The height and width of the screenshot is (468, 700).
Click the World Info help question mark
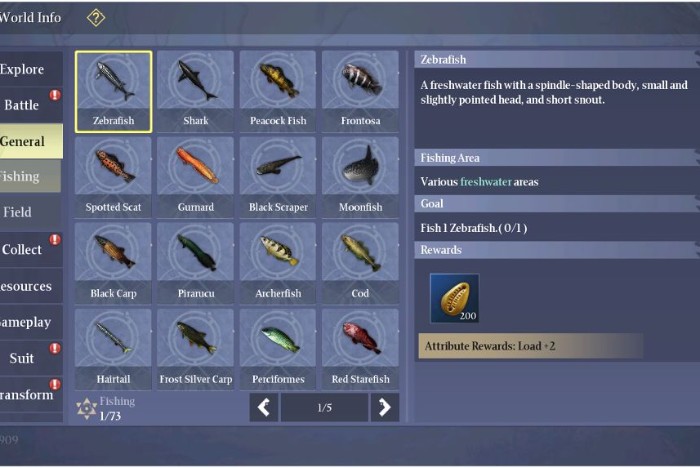pos(96,17)
